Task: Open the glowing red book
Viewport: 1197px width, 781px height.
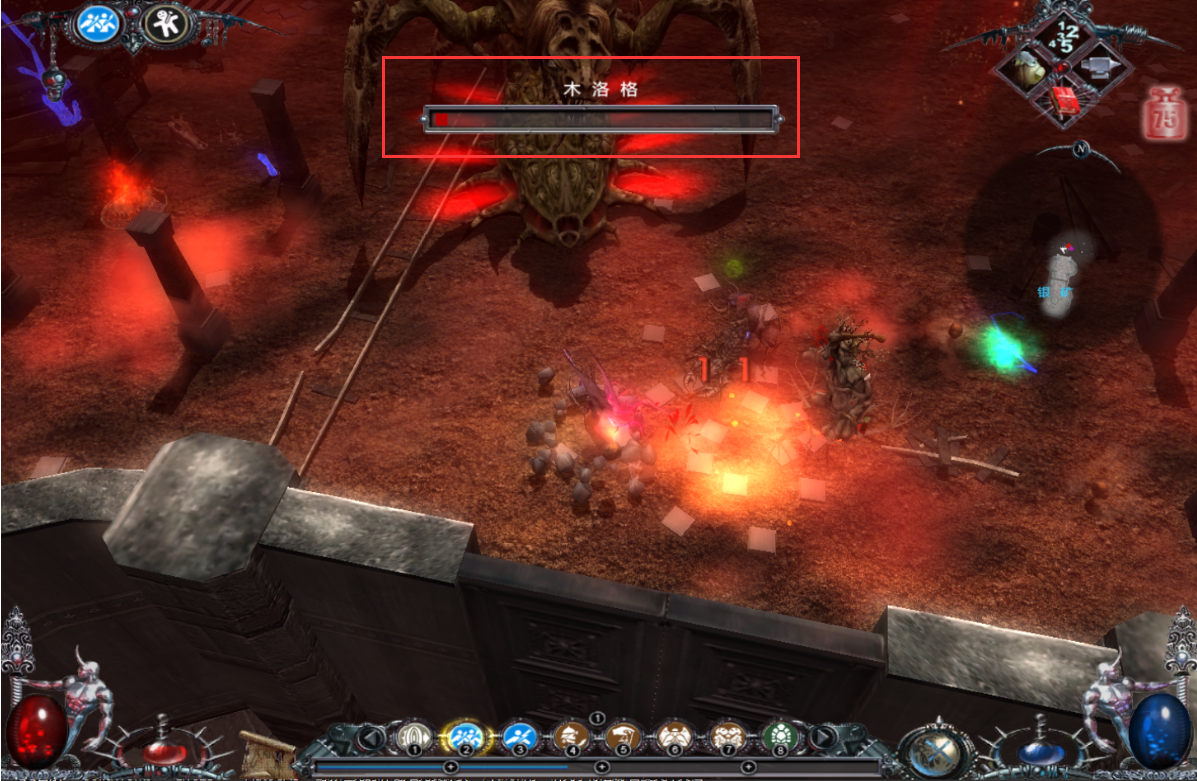Action: tap(1064, 100)
